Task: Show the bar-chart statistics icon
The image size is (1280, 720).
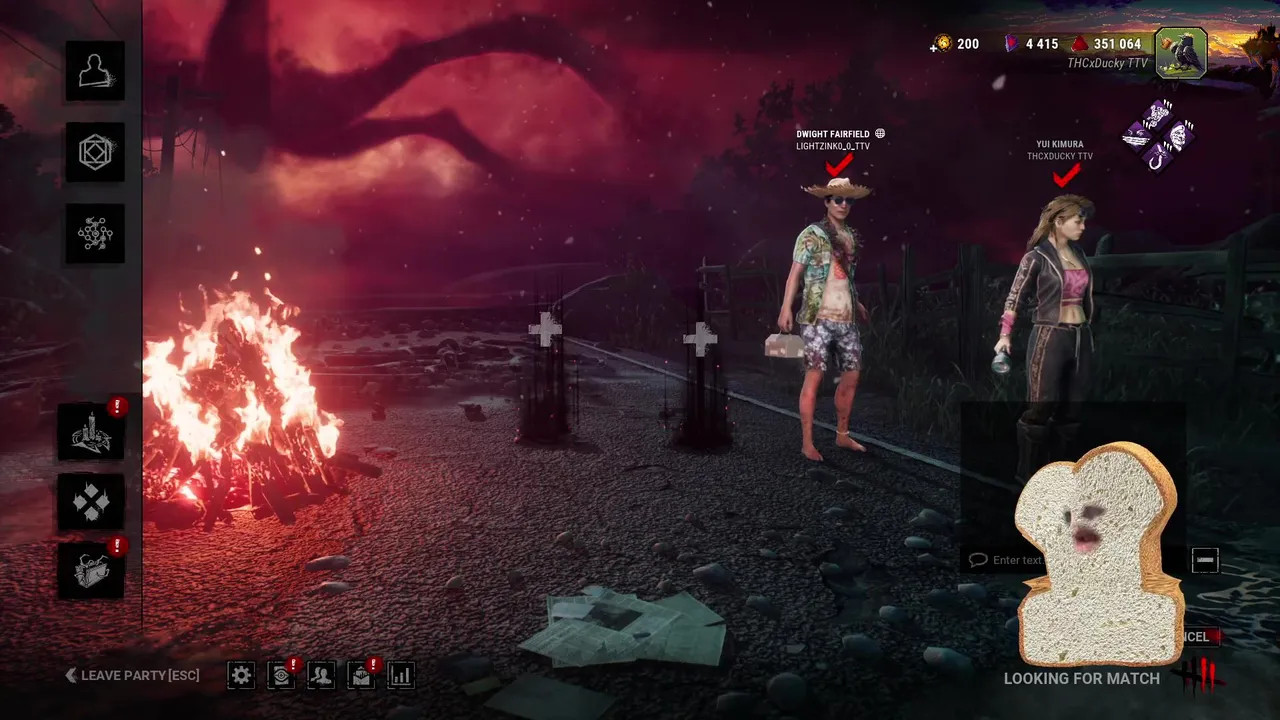Action: tap(401, 675)
